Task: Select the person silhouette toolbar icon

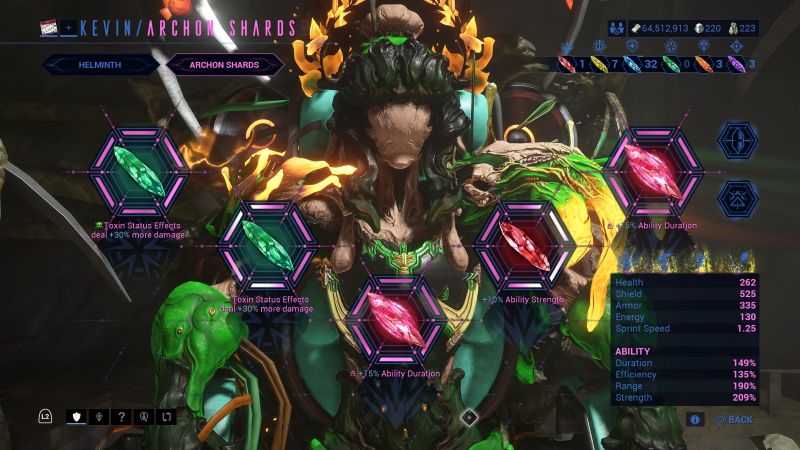Action: pyautogui.click(x=144, y=416)
